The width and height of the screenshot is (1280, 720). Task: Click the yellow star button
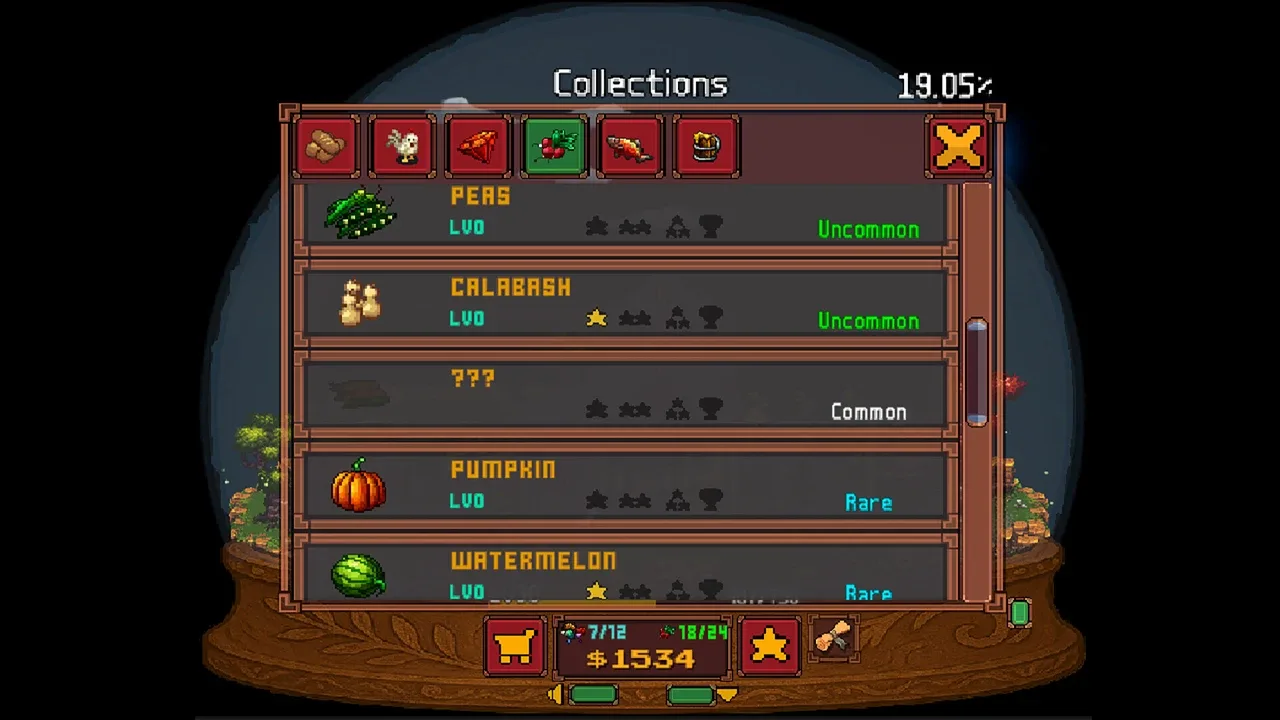[769, 646]
